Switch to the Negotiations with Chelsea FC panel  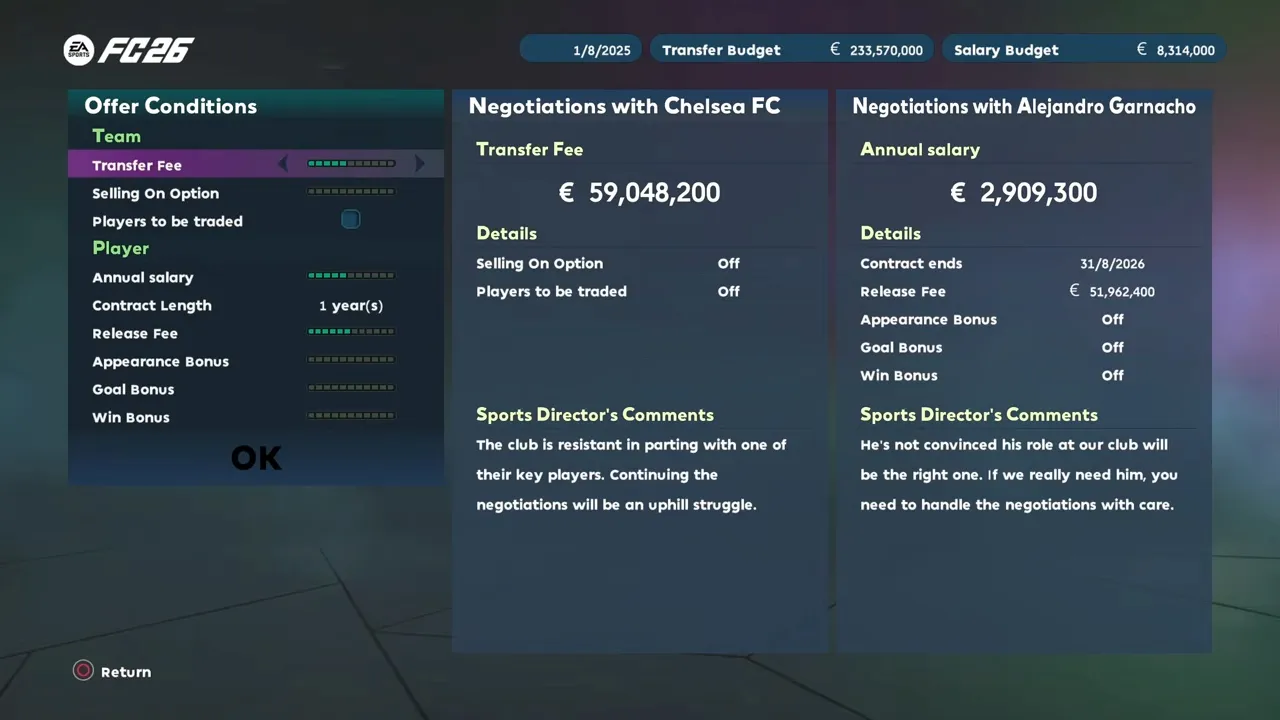click(x=625, y=106)
